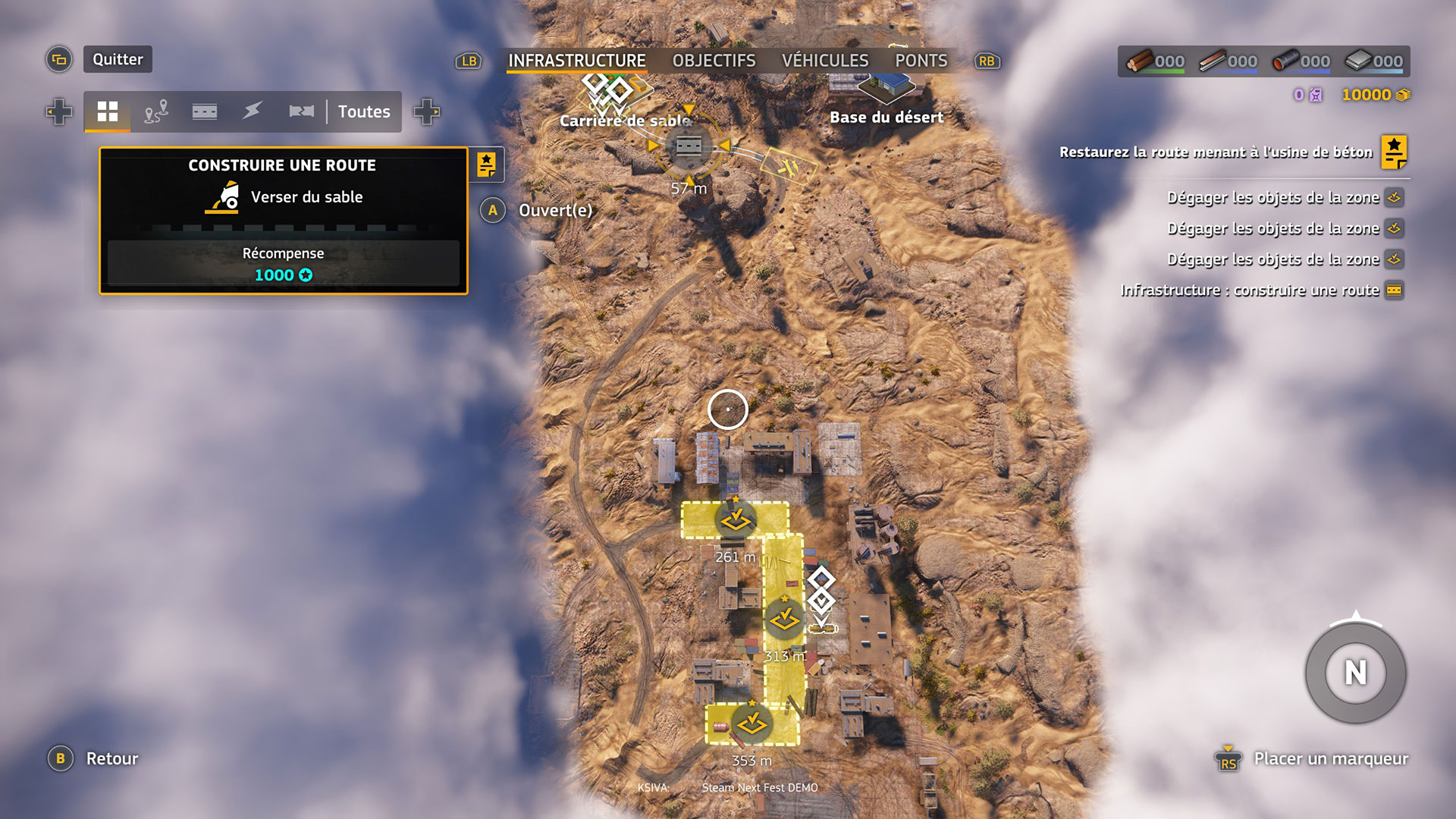
Task: Open the concrete plant road mission tracker
Action: click(1394, 152)
